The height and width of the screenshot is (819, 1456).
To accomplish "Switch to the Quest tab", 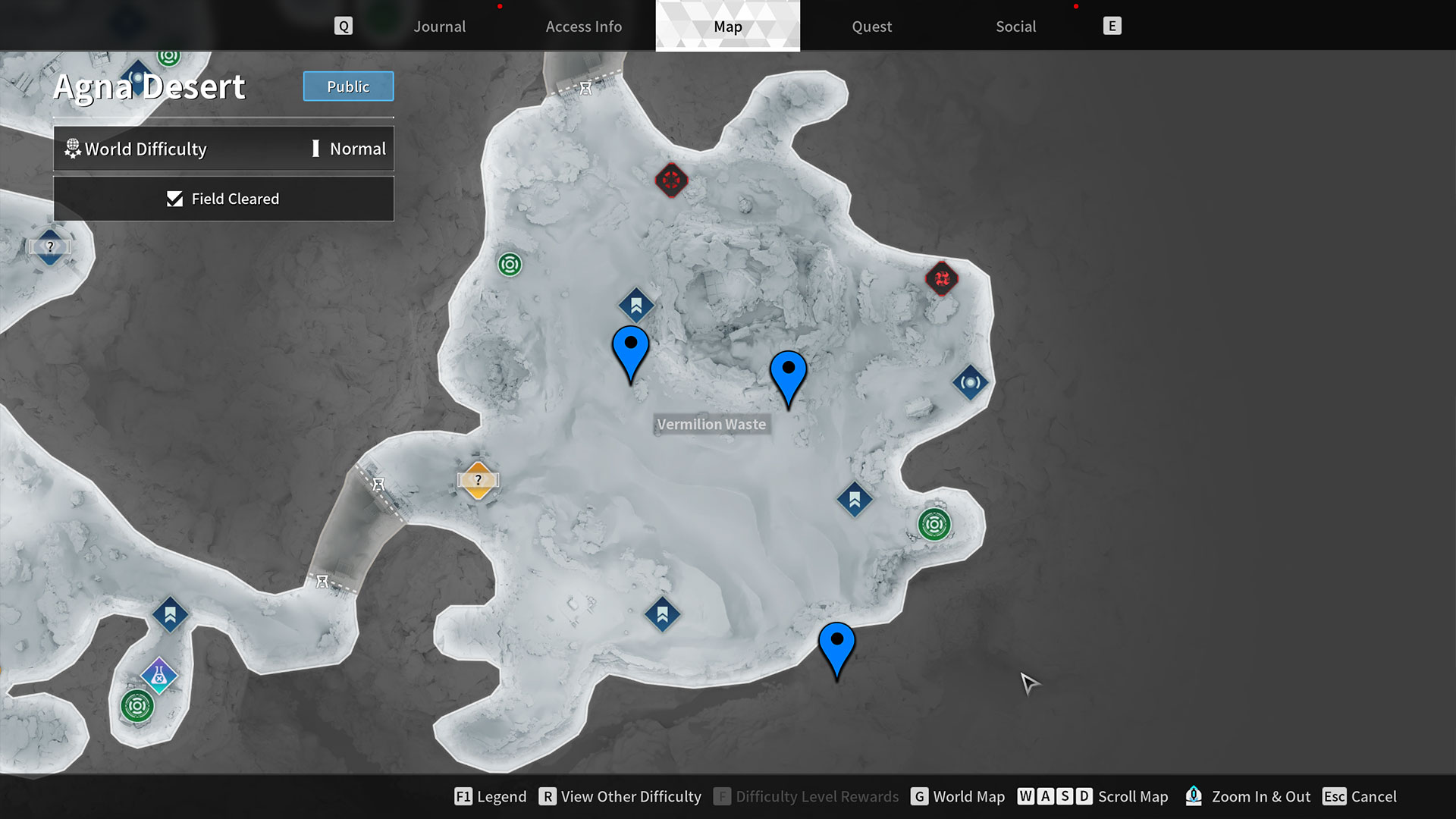I will 871,26.
